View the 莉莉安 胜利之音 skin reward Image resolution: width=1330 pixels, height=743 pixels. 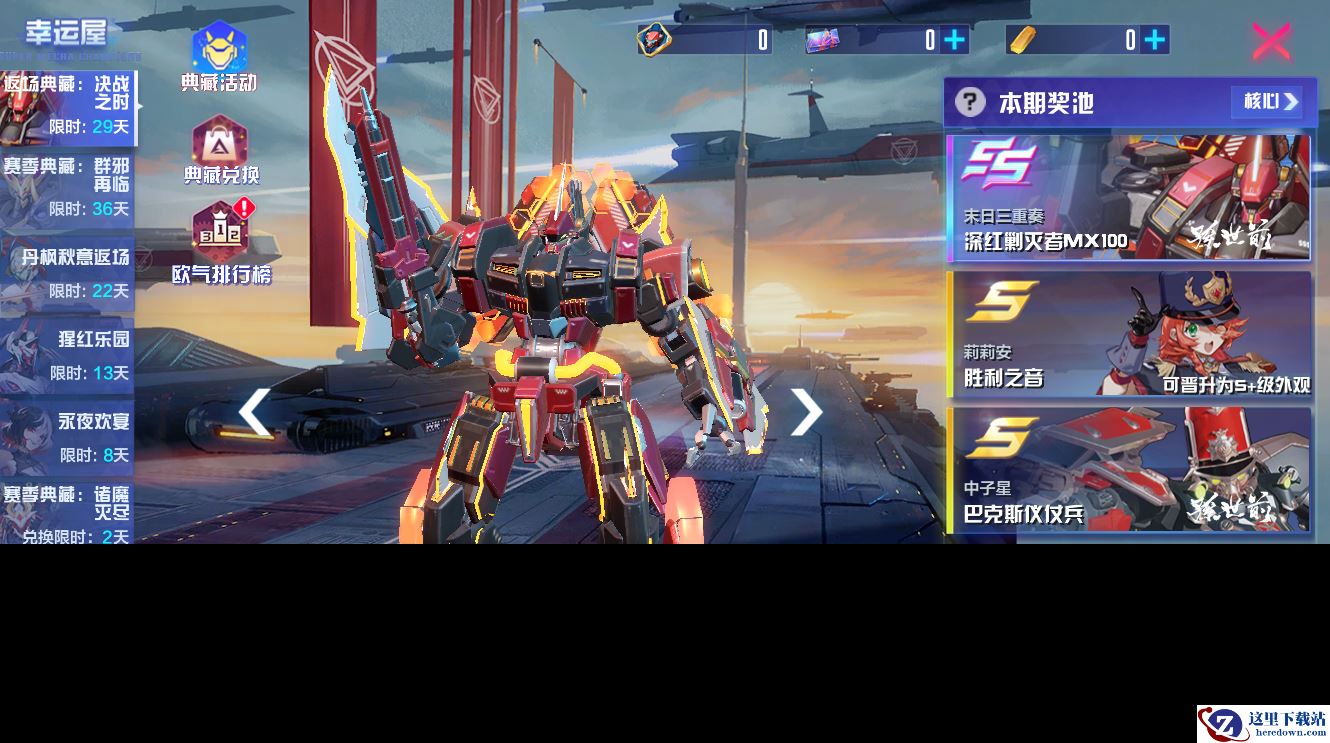pos(1129,334)
